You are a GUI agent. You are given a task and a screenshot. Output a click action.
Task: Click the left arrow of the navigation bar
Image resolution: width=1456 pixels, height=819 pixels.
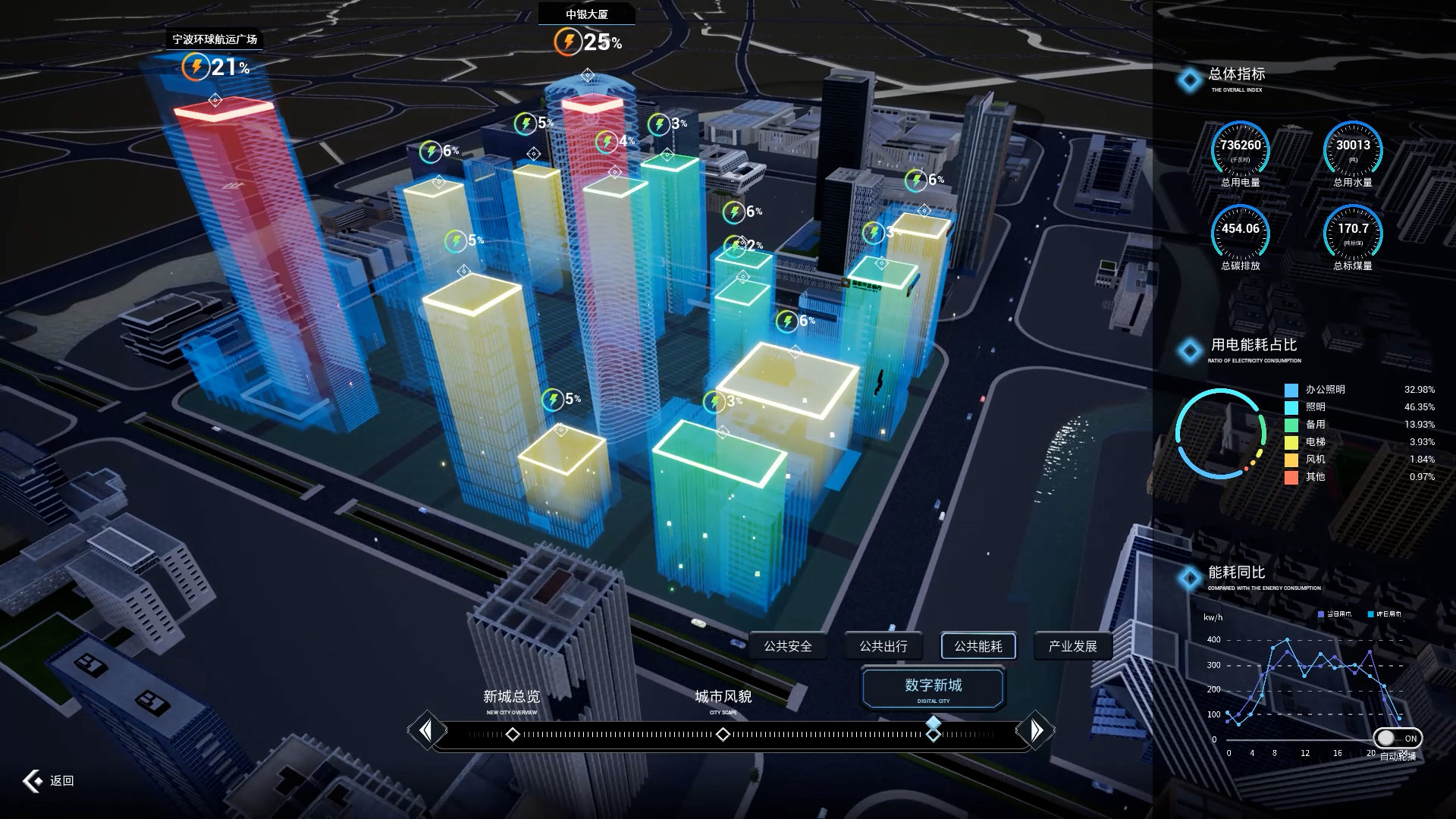click(425, 730)
